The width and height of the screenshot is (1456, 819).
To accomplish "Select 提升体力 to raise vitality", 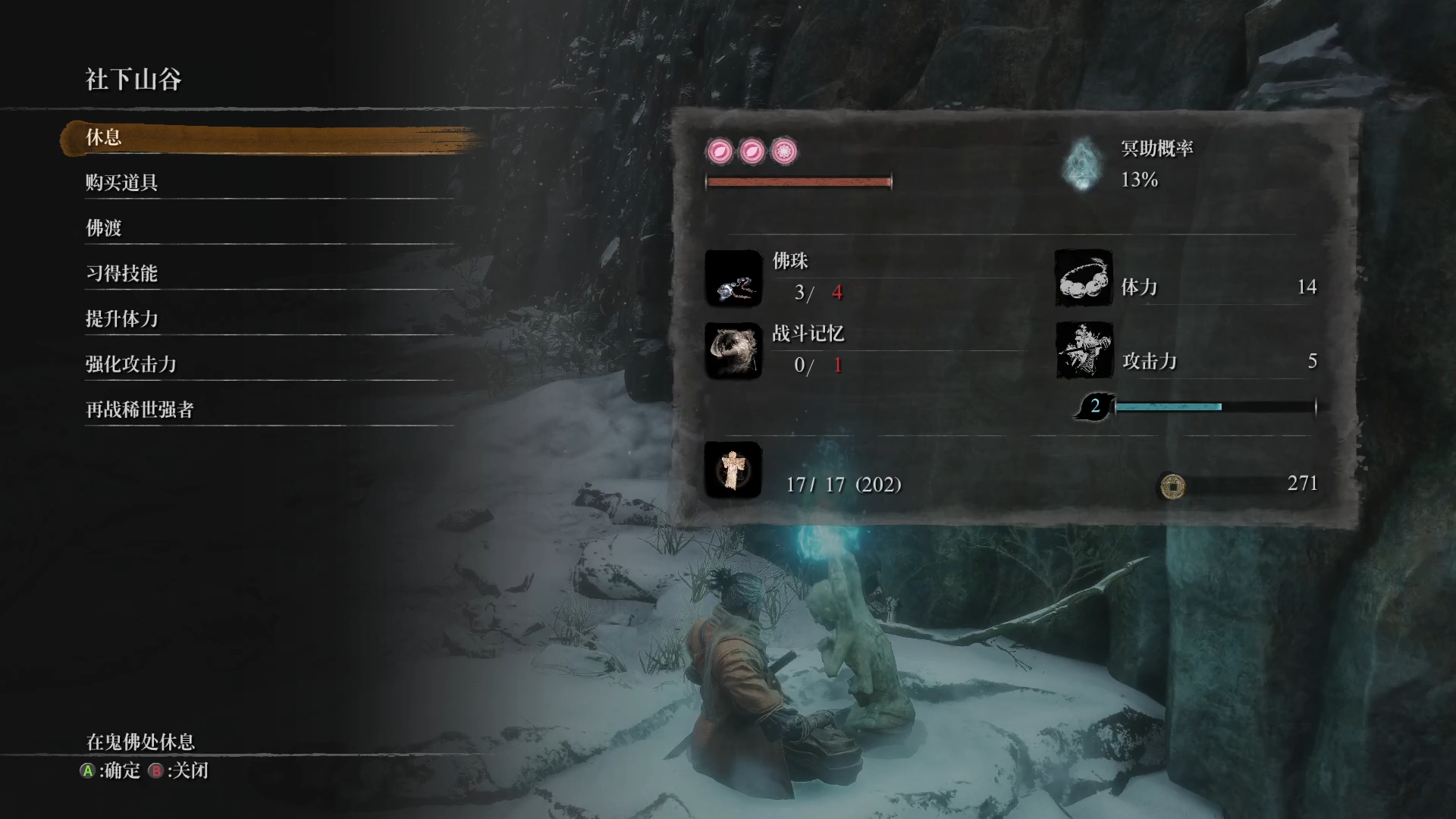I will pos(121,319).
